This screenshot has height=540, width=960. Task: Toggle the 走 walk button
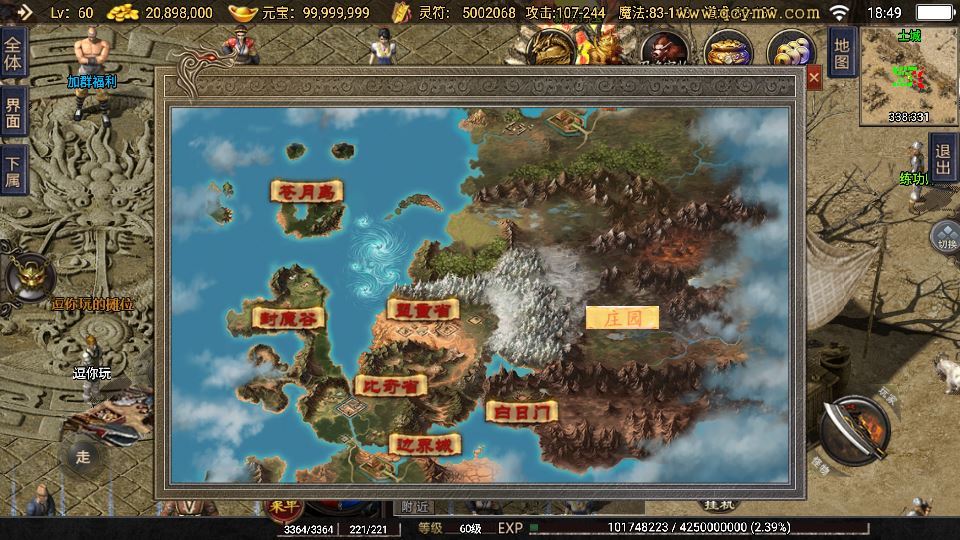pyautogui.click(x=83, y=457)
